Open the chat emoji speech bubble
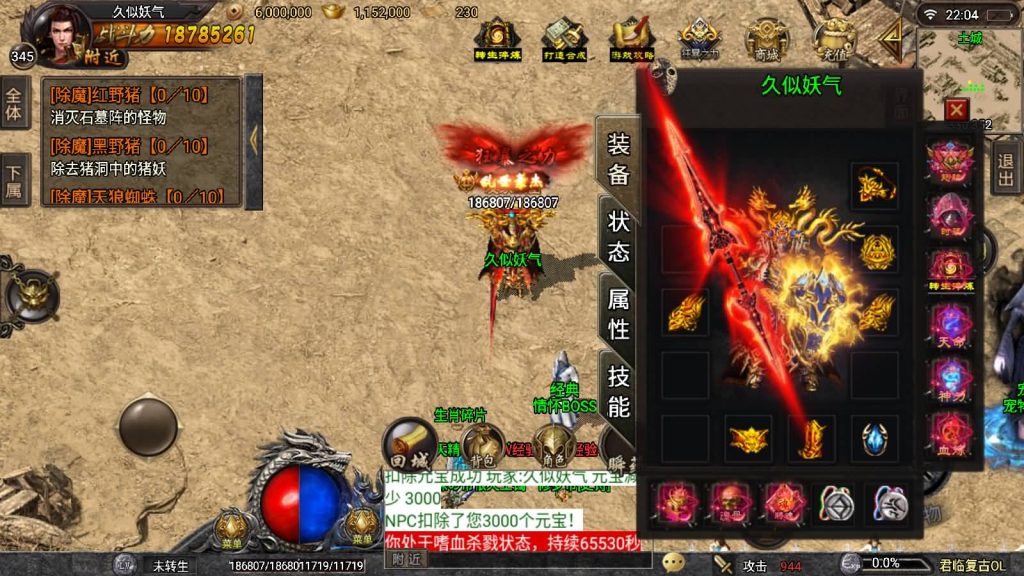This screenshot has width=1024, height=576. pos(674,563)
